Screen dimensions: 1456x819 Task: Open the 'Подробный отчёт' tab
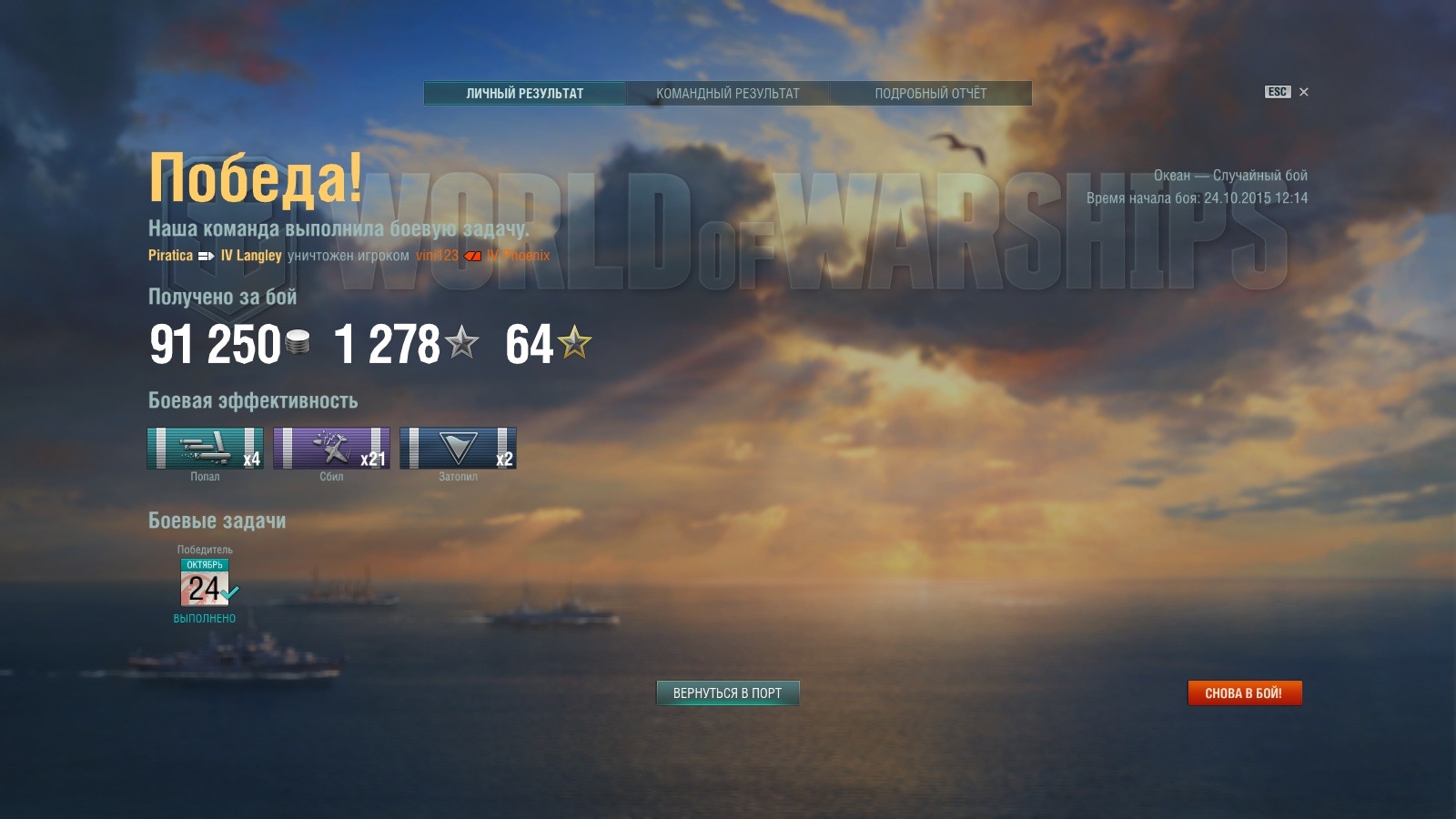coord(930,93)
